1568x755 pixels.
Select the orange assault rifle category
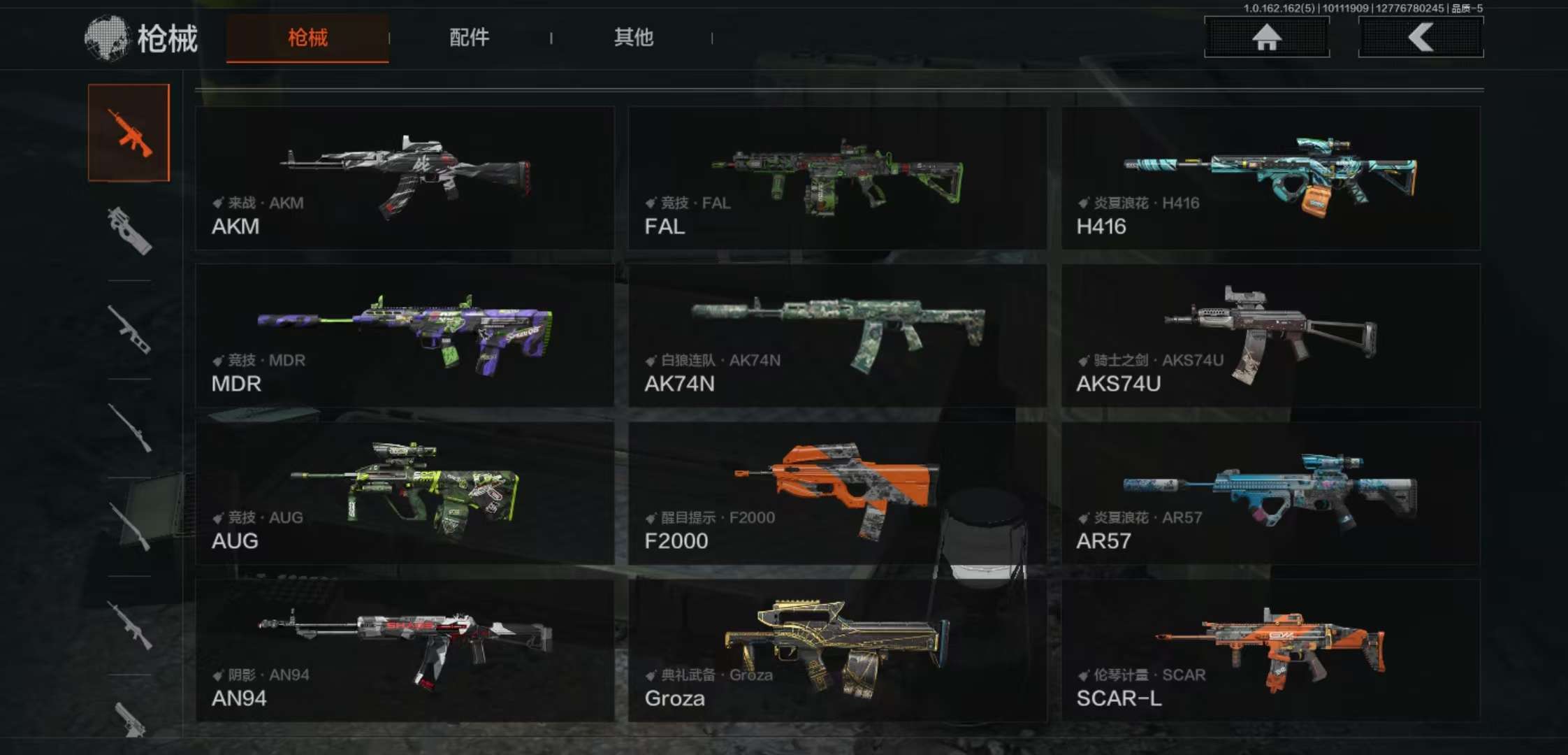click(129, 133)
